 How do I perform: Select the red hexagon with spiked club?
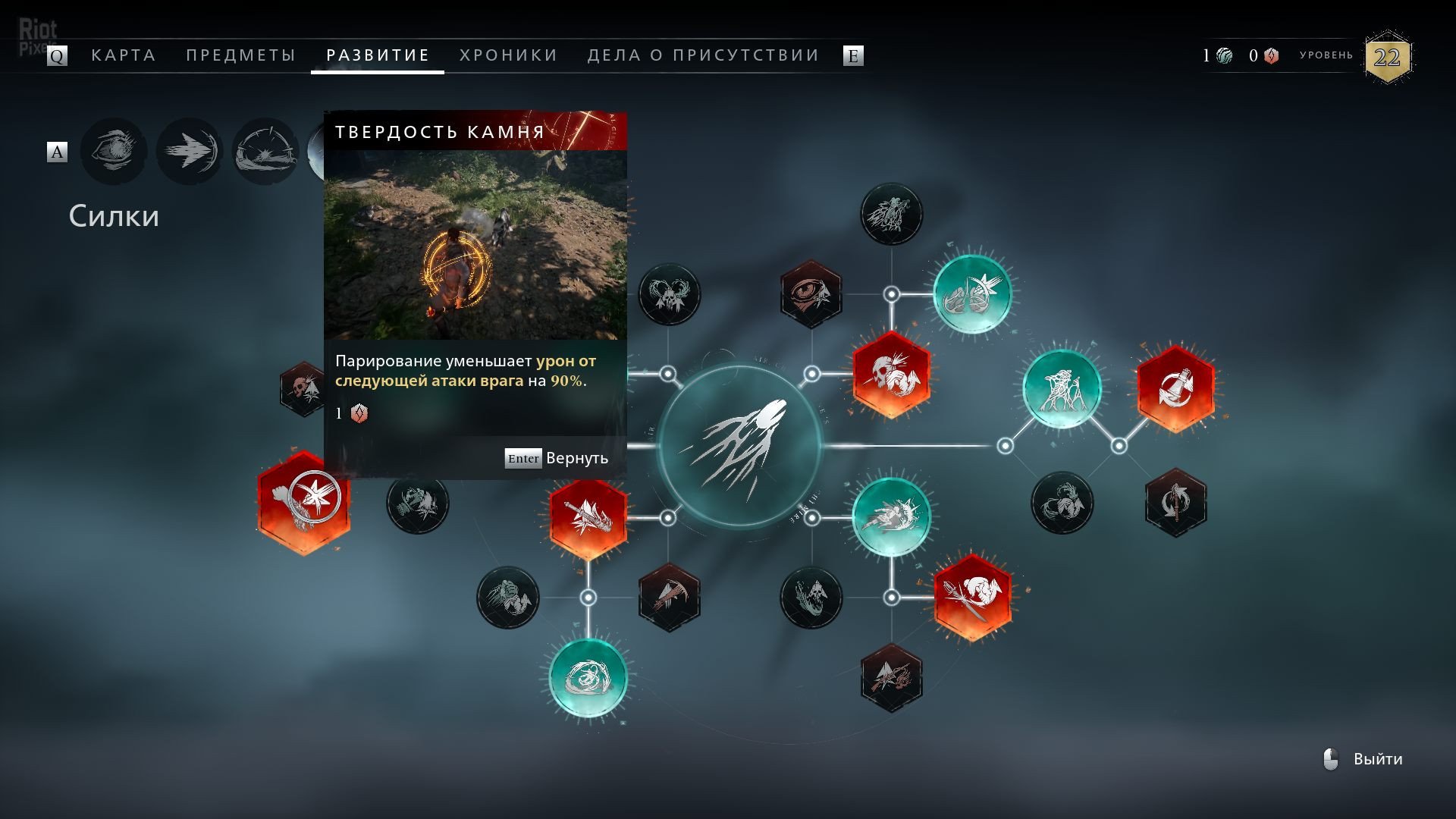coord(588,518)
